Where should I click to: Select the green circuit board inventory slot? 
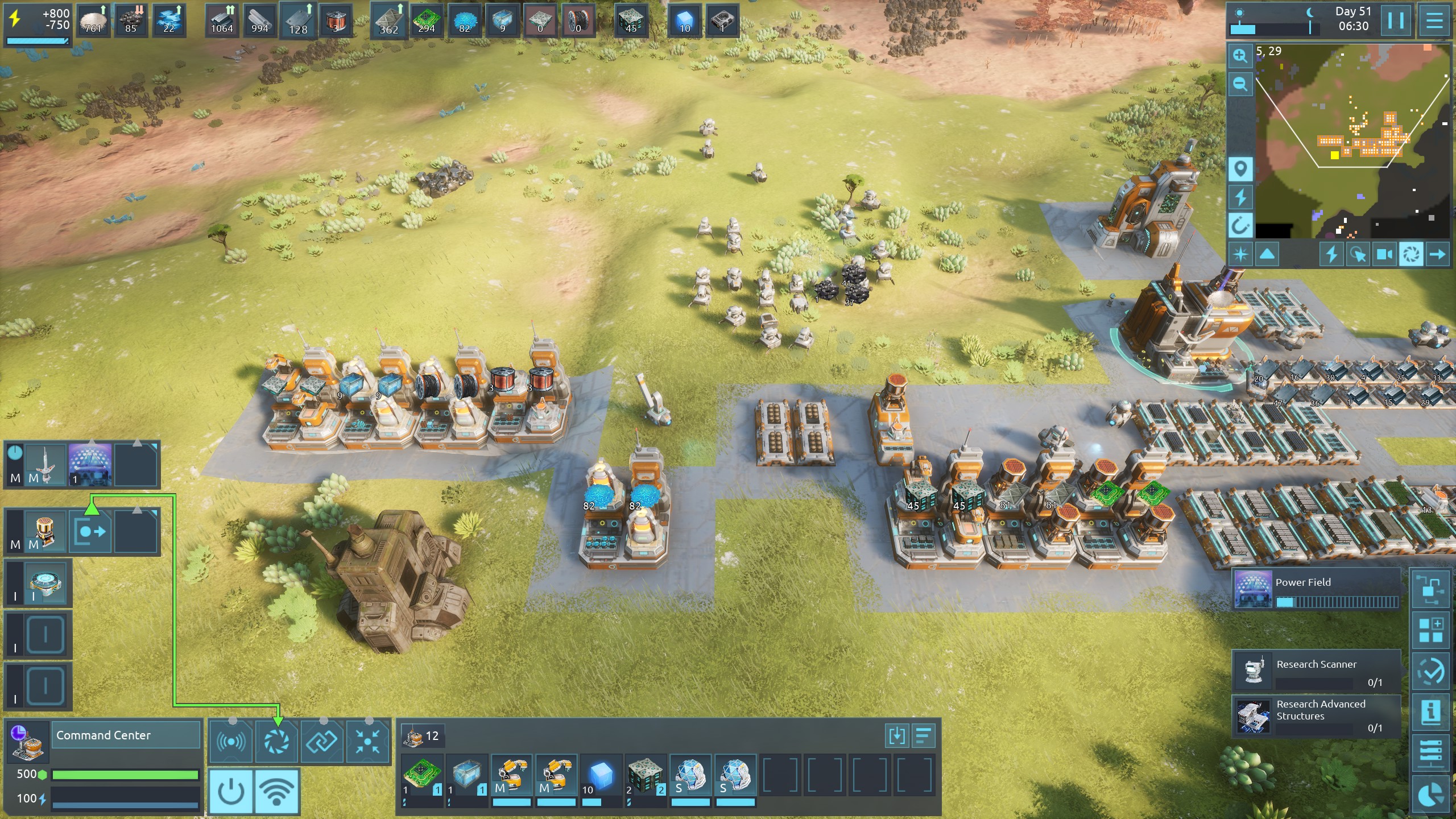tap(423, 775)
